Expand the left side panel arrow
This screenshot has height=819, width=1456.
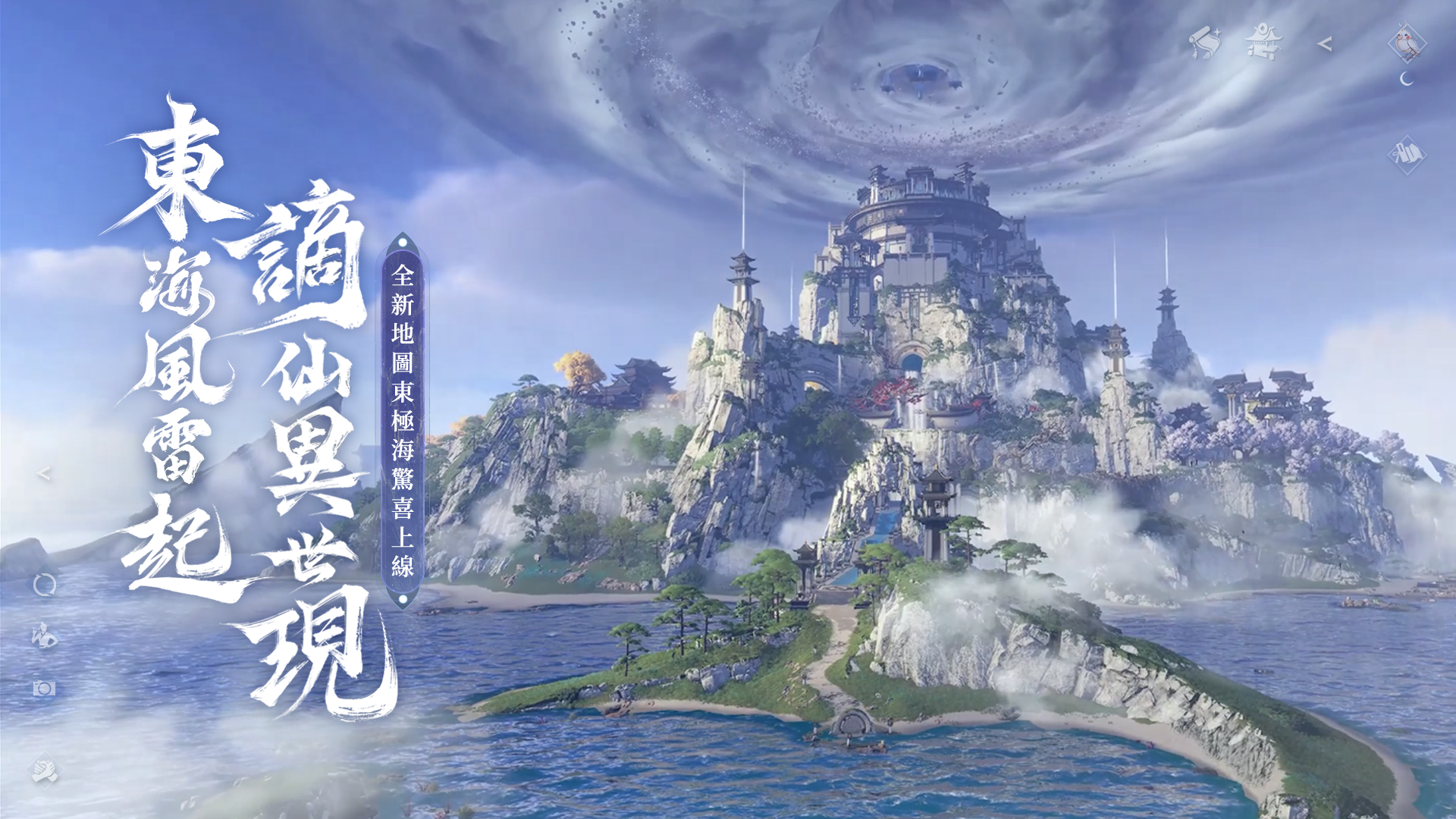(44, 474)
